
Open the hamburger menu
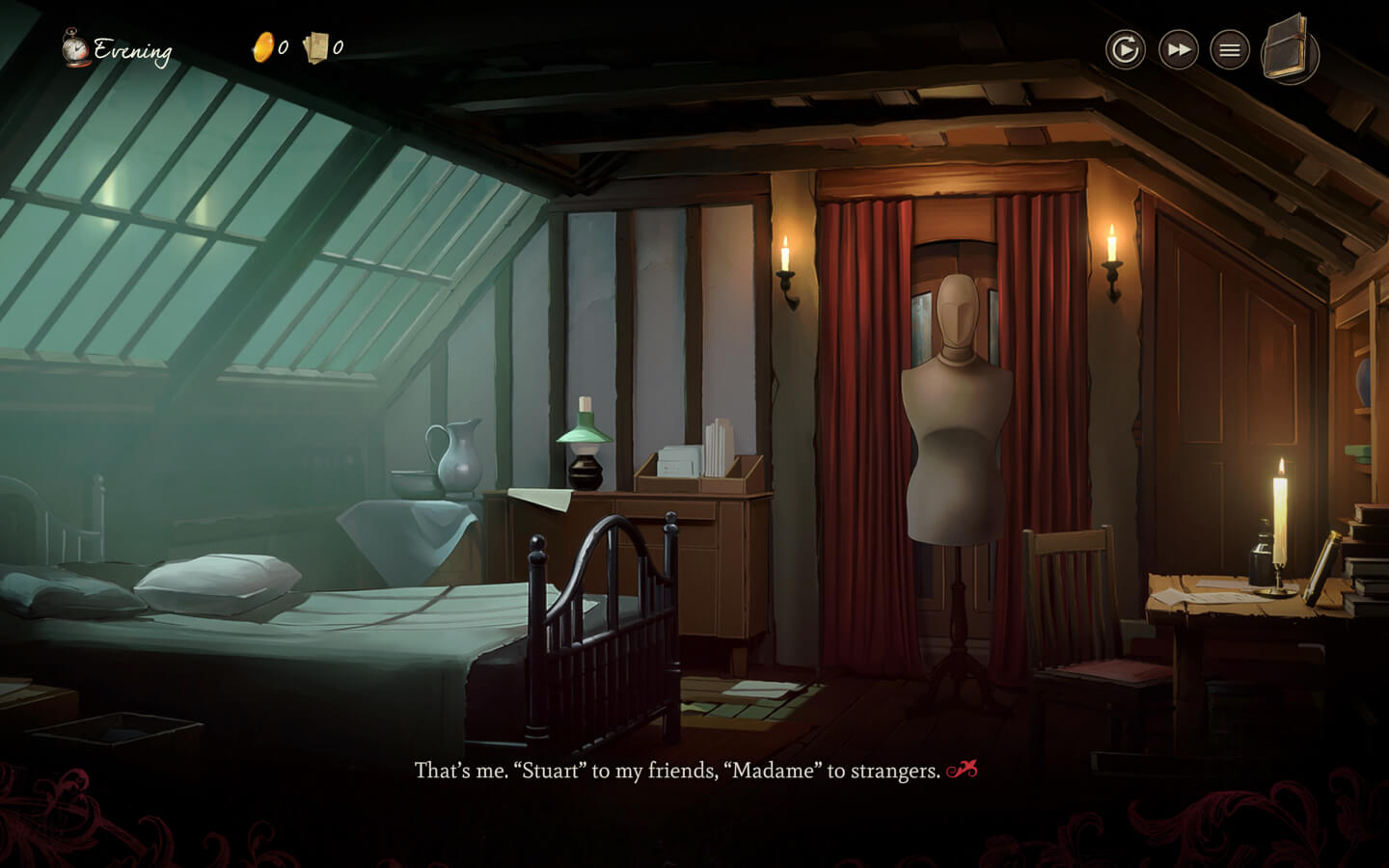(1229, 49)
